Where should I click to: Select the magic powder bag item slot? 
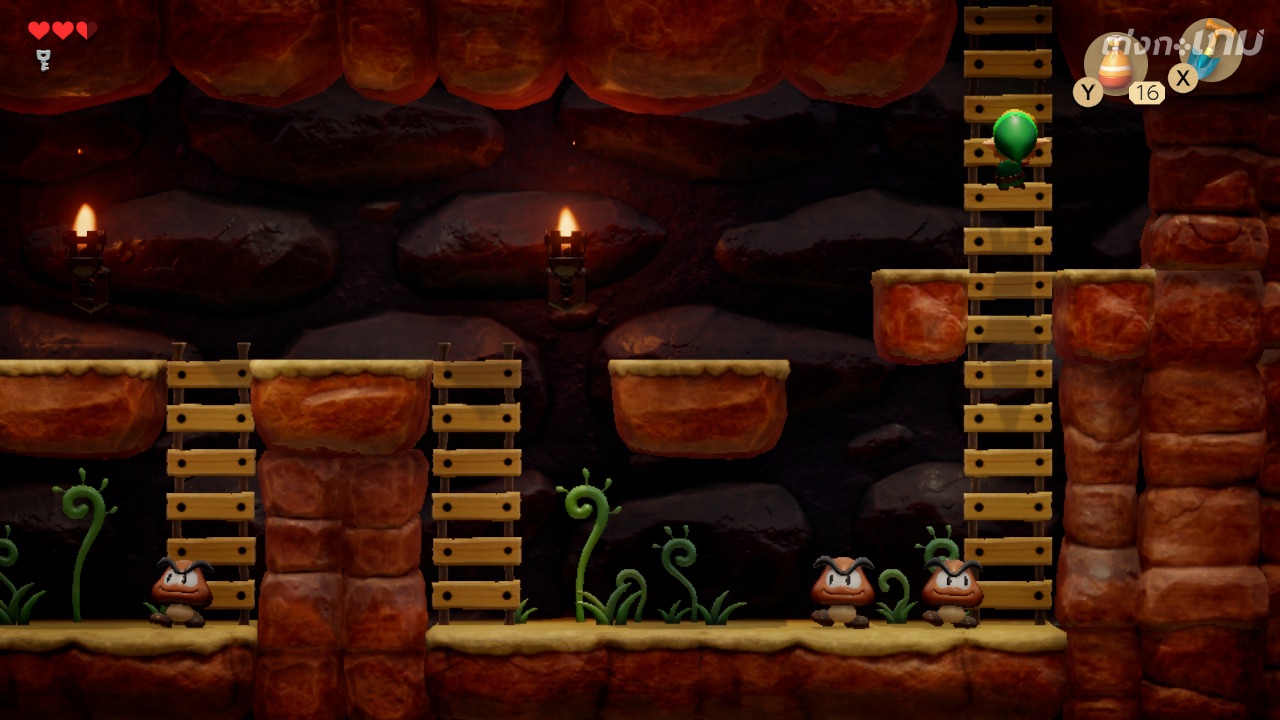point(1115,64)
